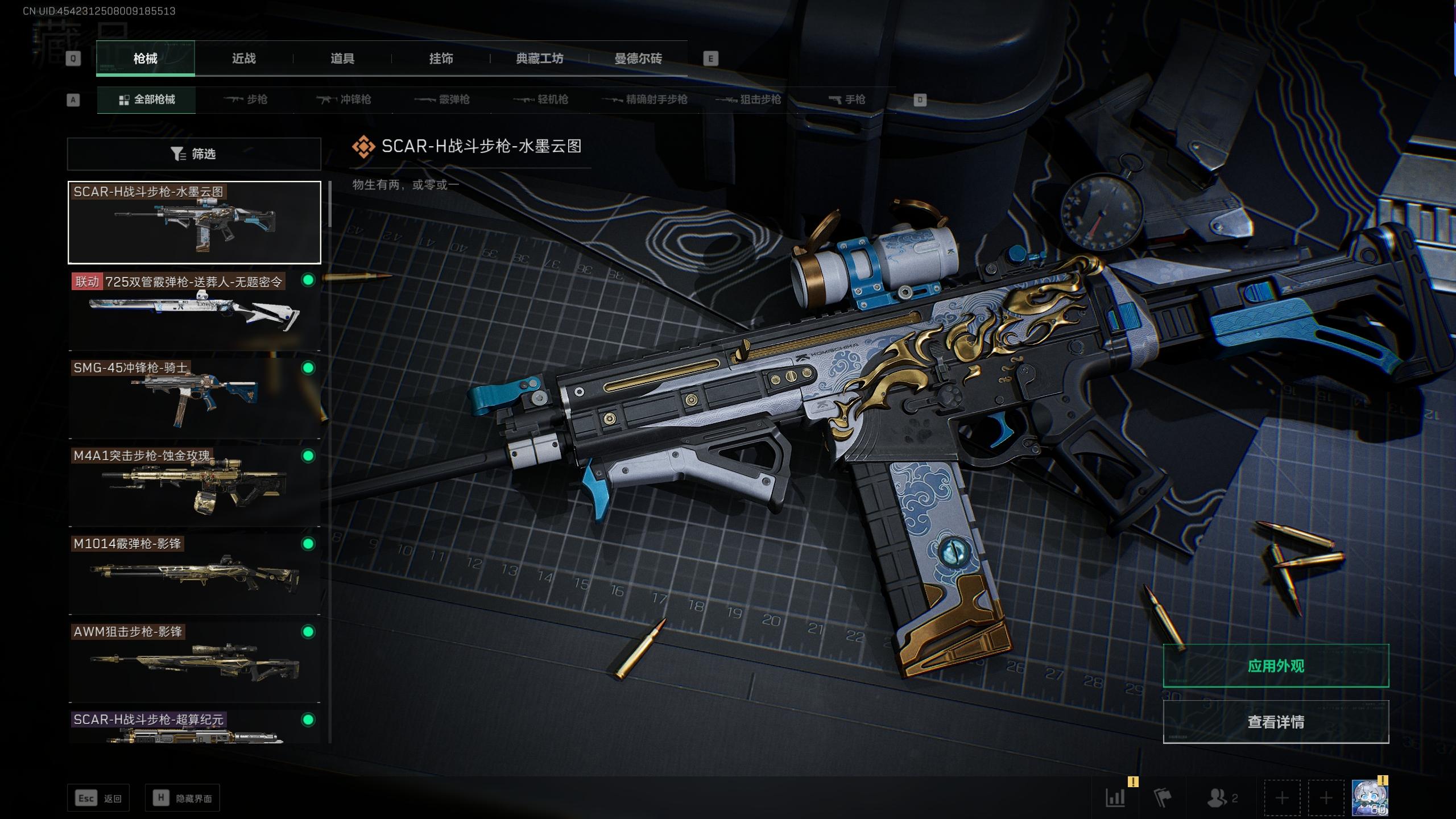Image resolution: width=1456 pixels, height=819 pixels.
Task: Open 查看详情 to view details
Action: 1276,722
